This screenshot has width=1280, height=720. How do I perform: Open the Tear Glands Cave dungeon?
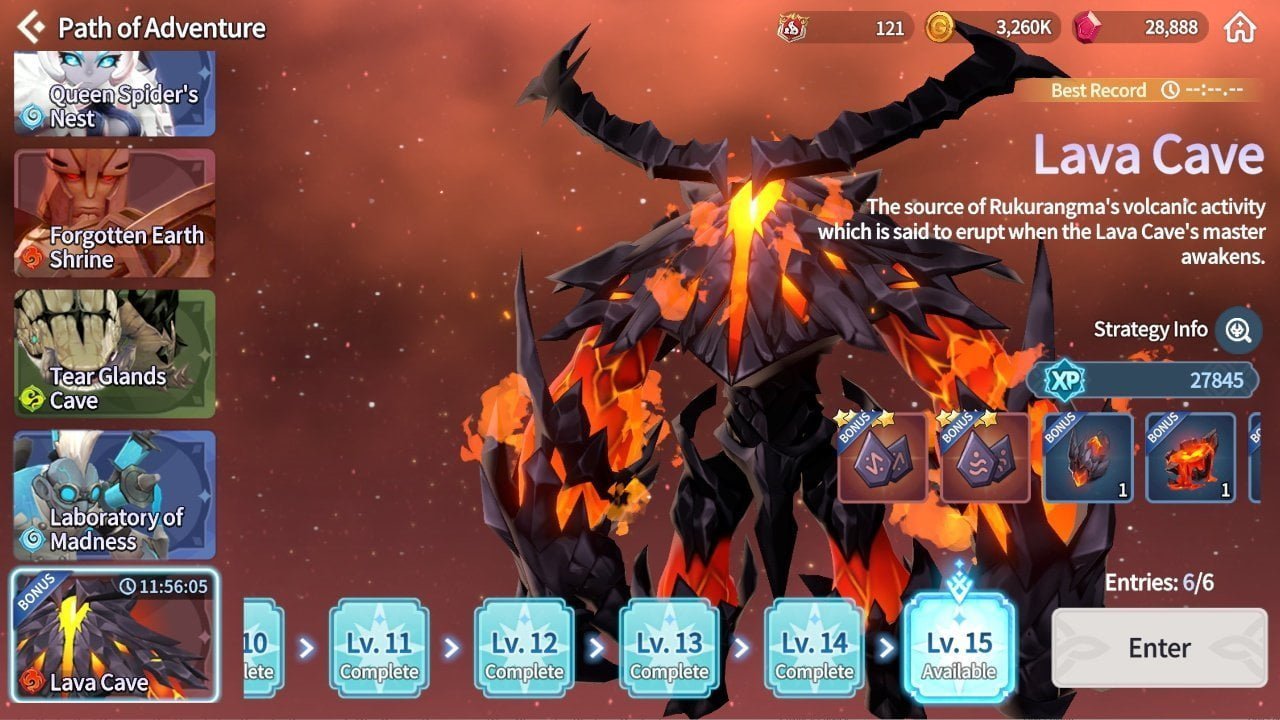(113, 355)
